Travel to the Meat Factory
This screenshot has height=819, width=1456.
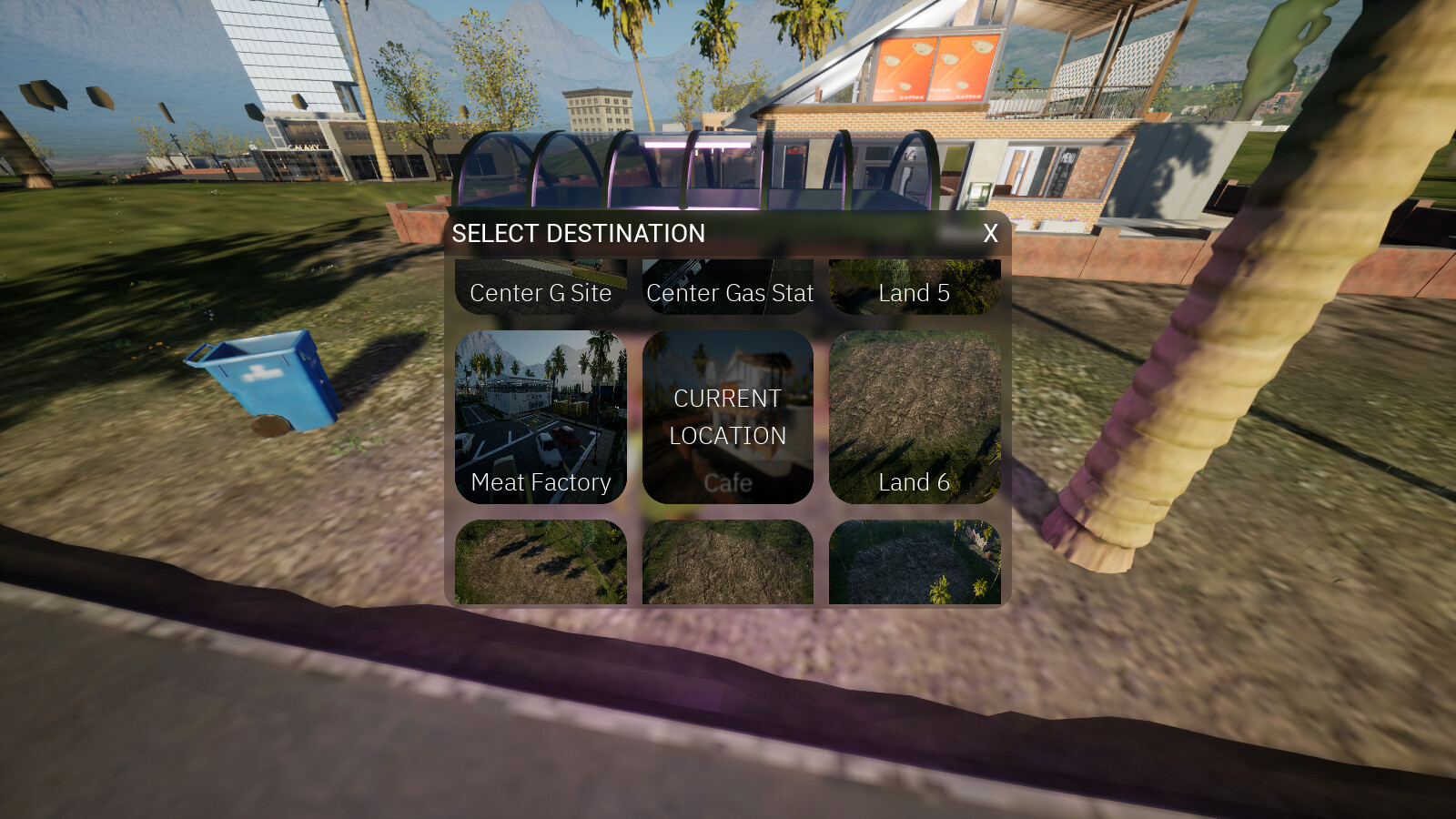540,414
